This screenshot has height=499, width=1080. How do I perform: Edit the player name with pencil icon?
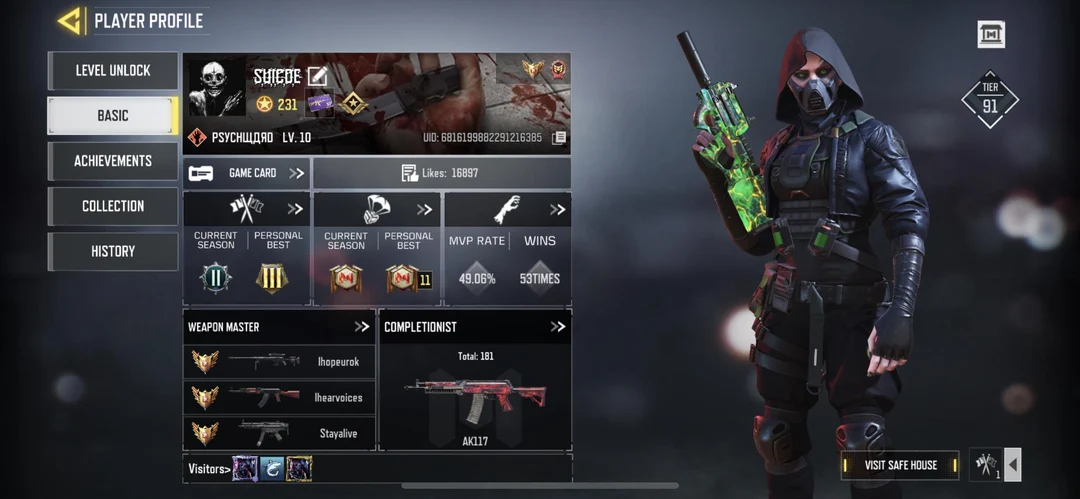[317, 76]
